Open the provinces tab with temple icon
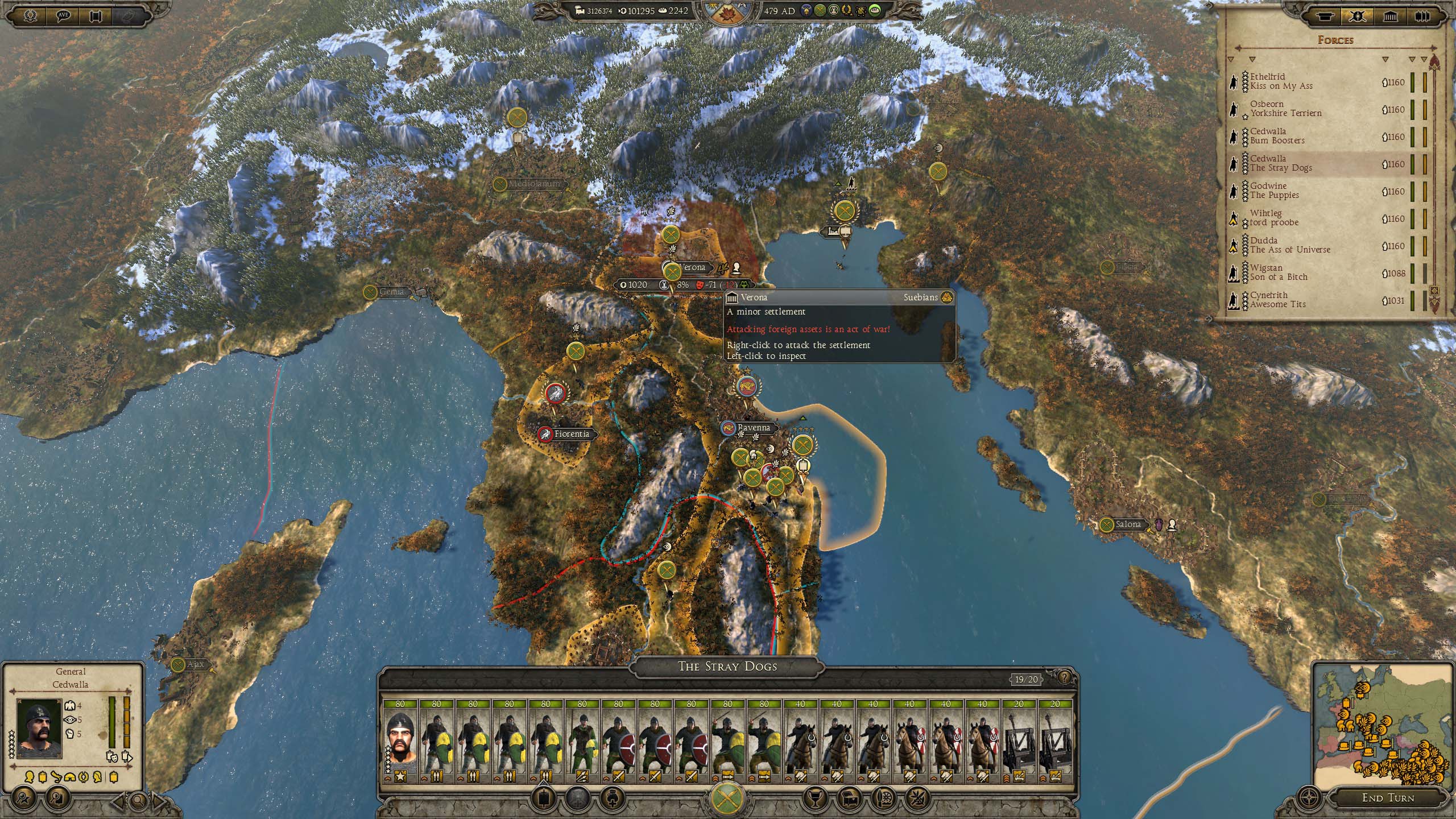Viewport: 1456px width, 819px height. [1391, 15]
